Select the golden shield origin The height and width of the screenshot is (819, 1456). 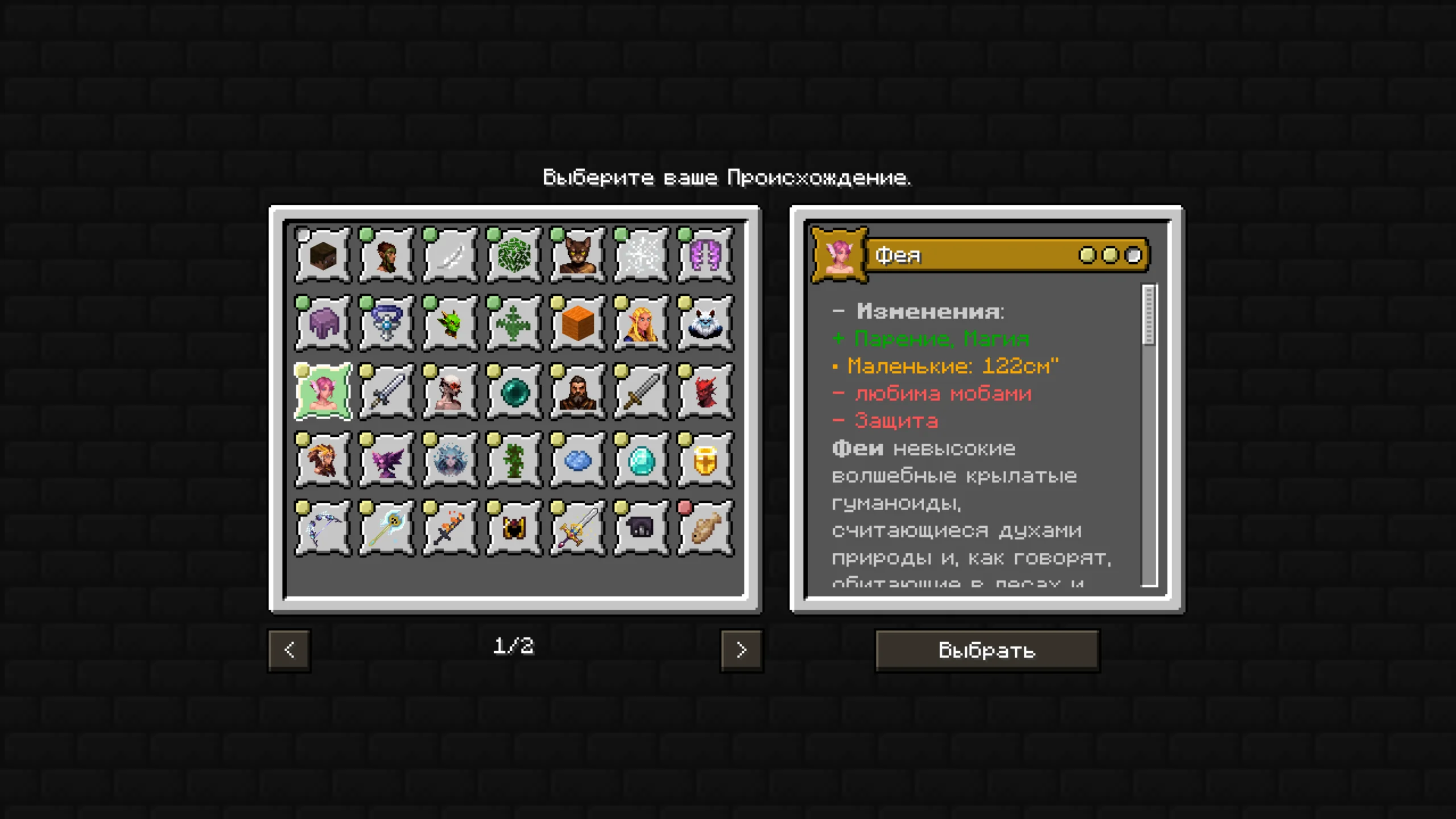(705, 460)
